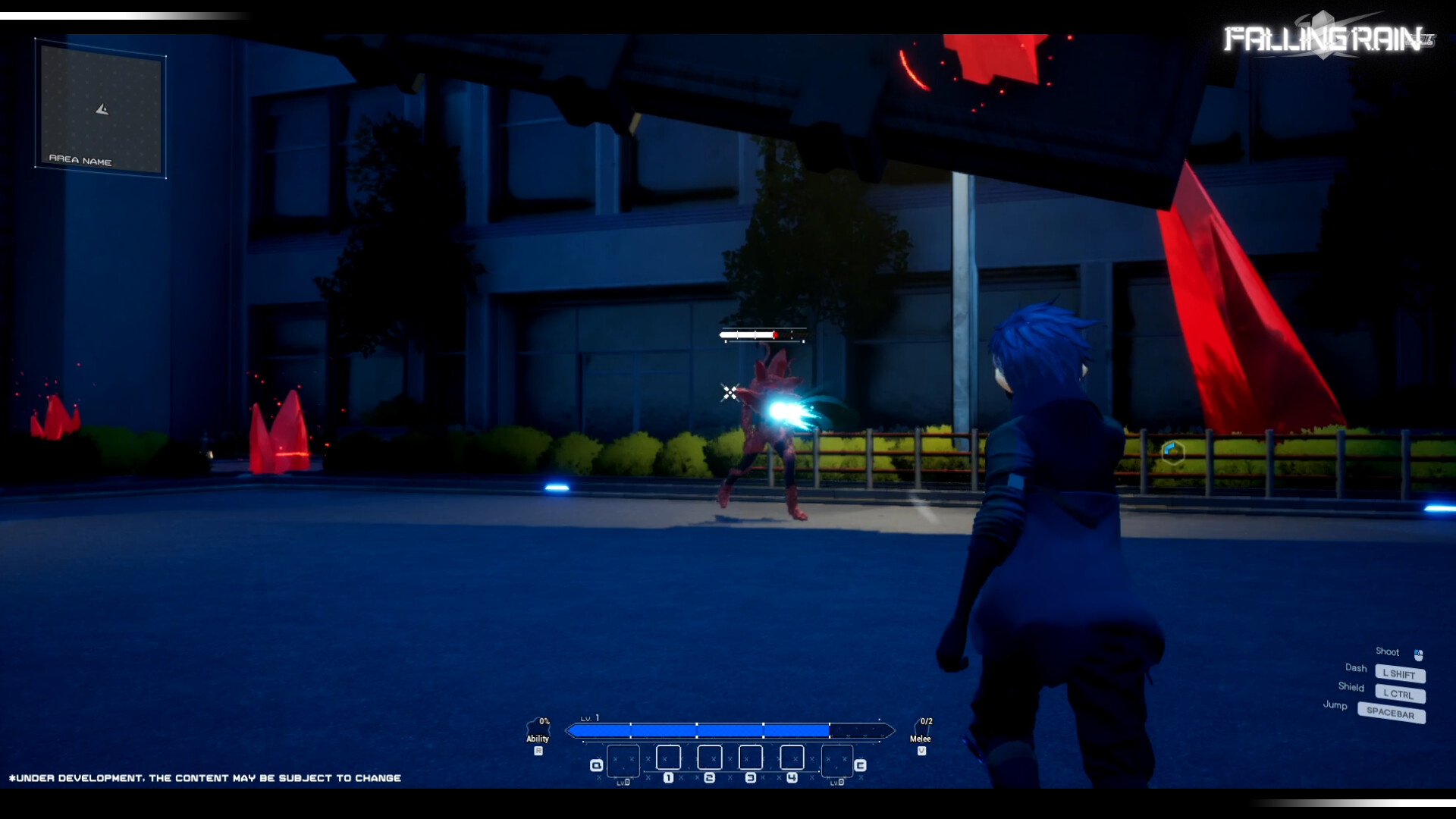1456x819 pixels.
Task: Click hotbar skill slot 1
Action: click(x=667, y=757)
